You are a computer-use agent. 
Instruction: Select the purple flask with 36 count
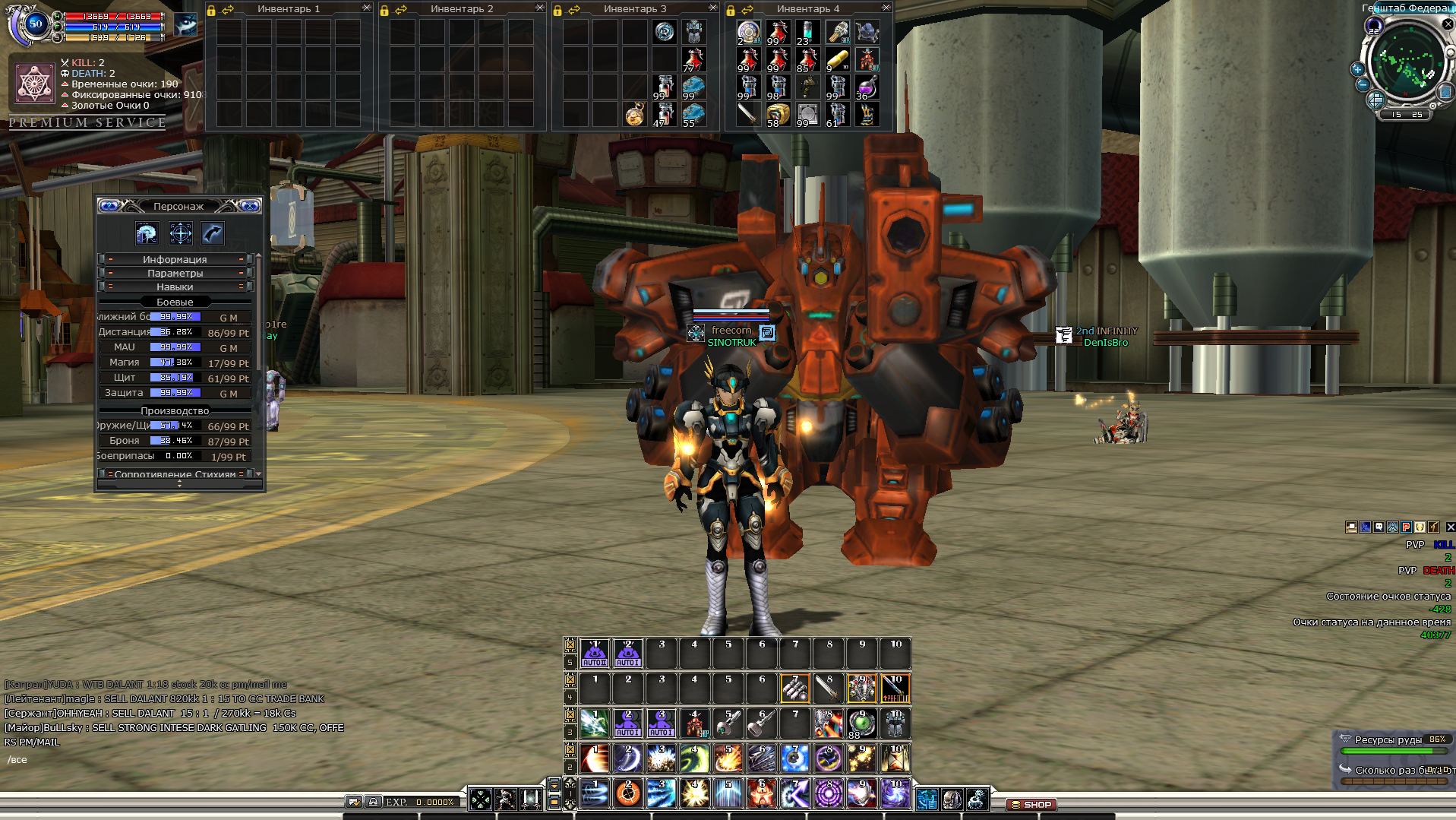[x=867, y=87]
